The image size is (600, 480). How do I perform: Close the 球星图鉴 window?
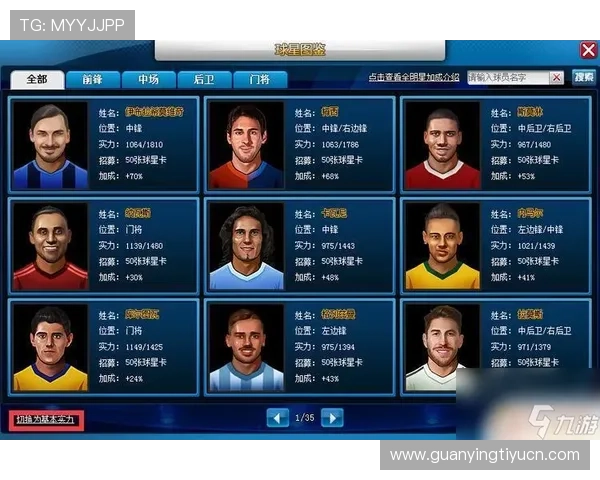point(588,49)
